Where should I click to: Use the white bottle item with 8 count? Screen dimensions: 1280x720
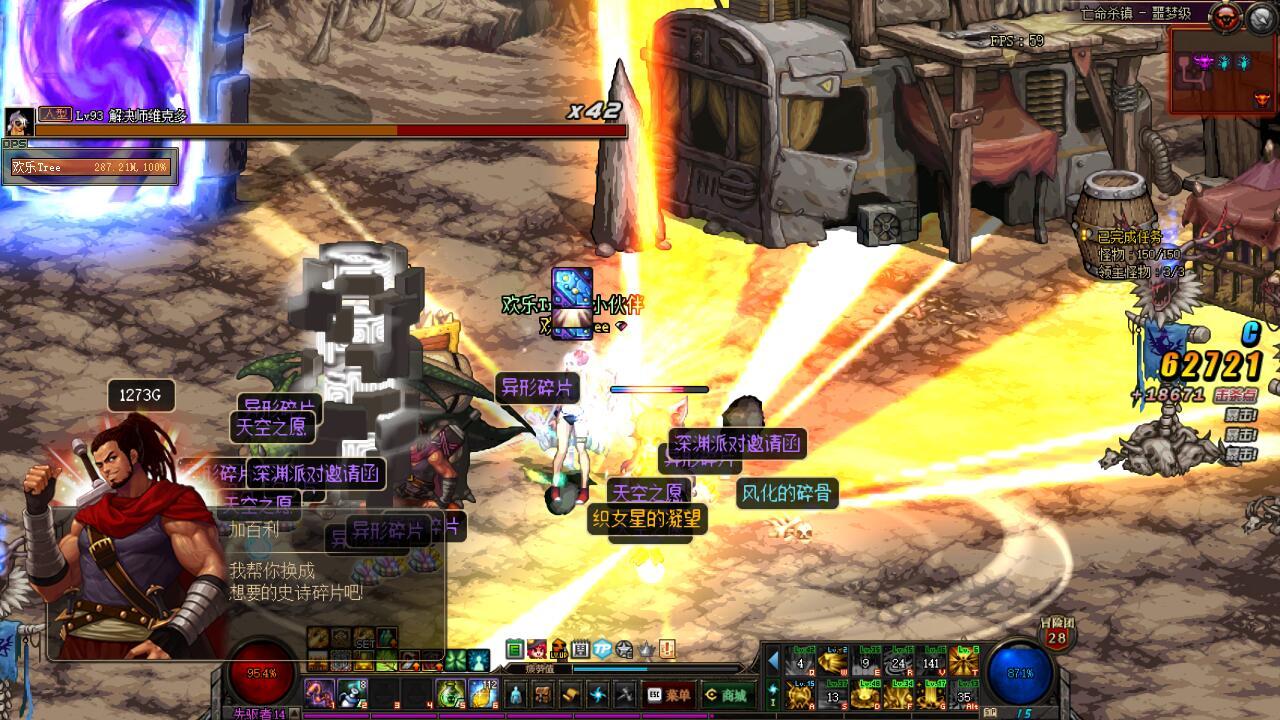click(x=352, y=692)
